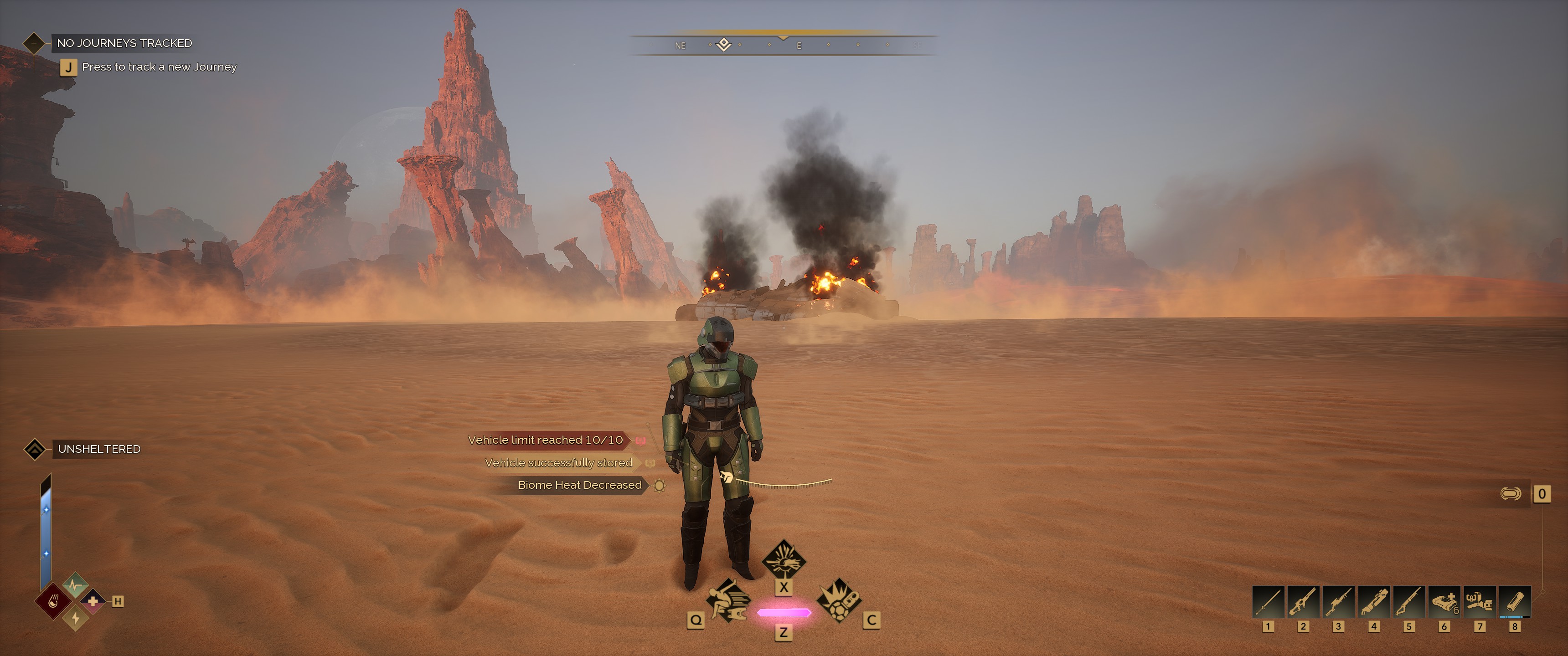Open the No Journeys Tracked tracker
The height and width of the screenshot is (656, 1568).
pyautogui.click(x=124, y=43)
